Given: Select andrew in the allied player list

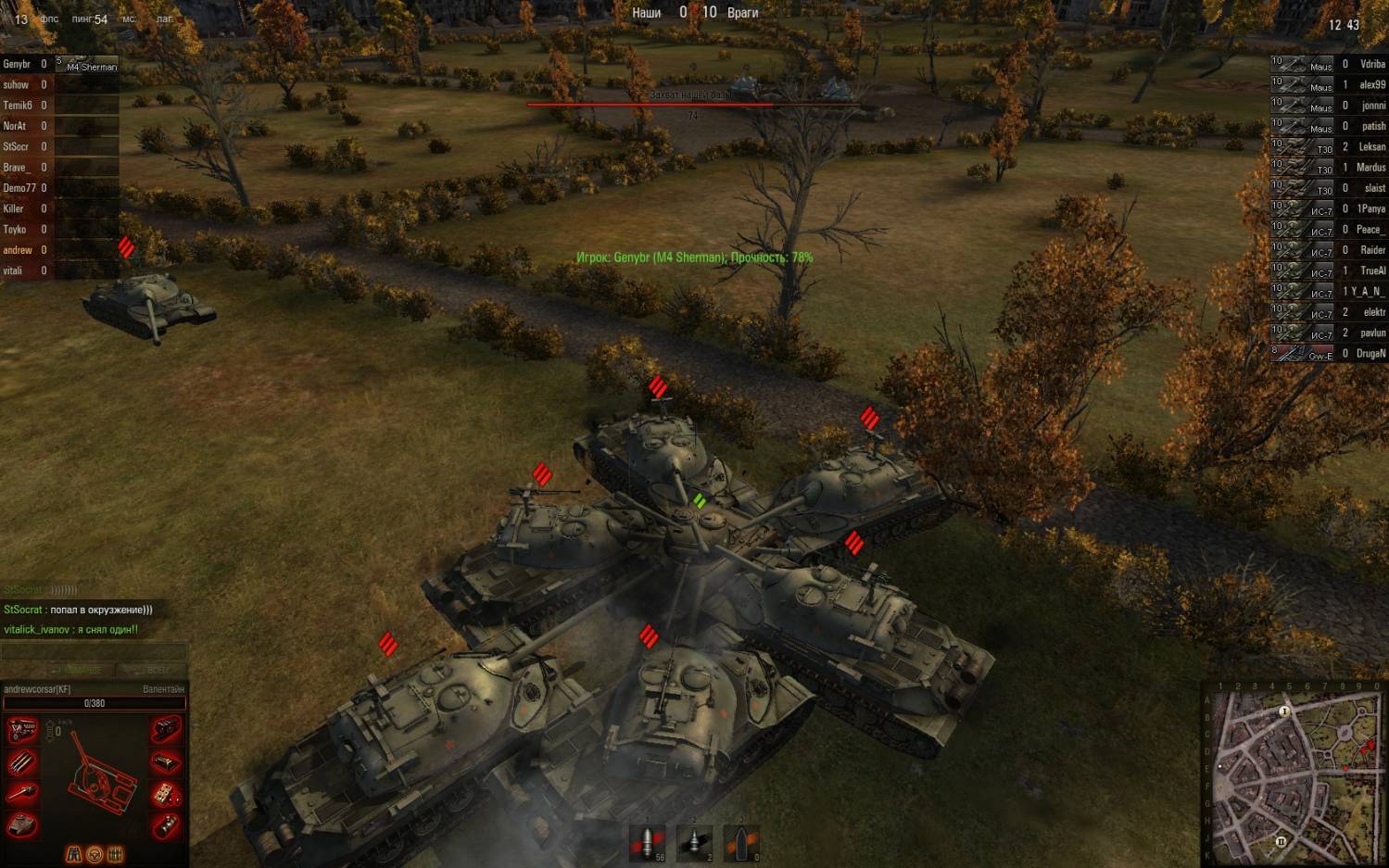Looking at the screenshot, I should coord(28,250).
